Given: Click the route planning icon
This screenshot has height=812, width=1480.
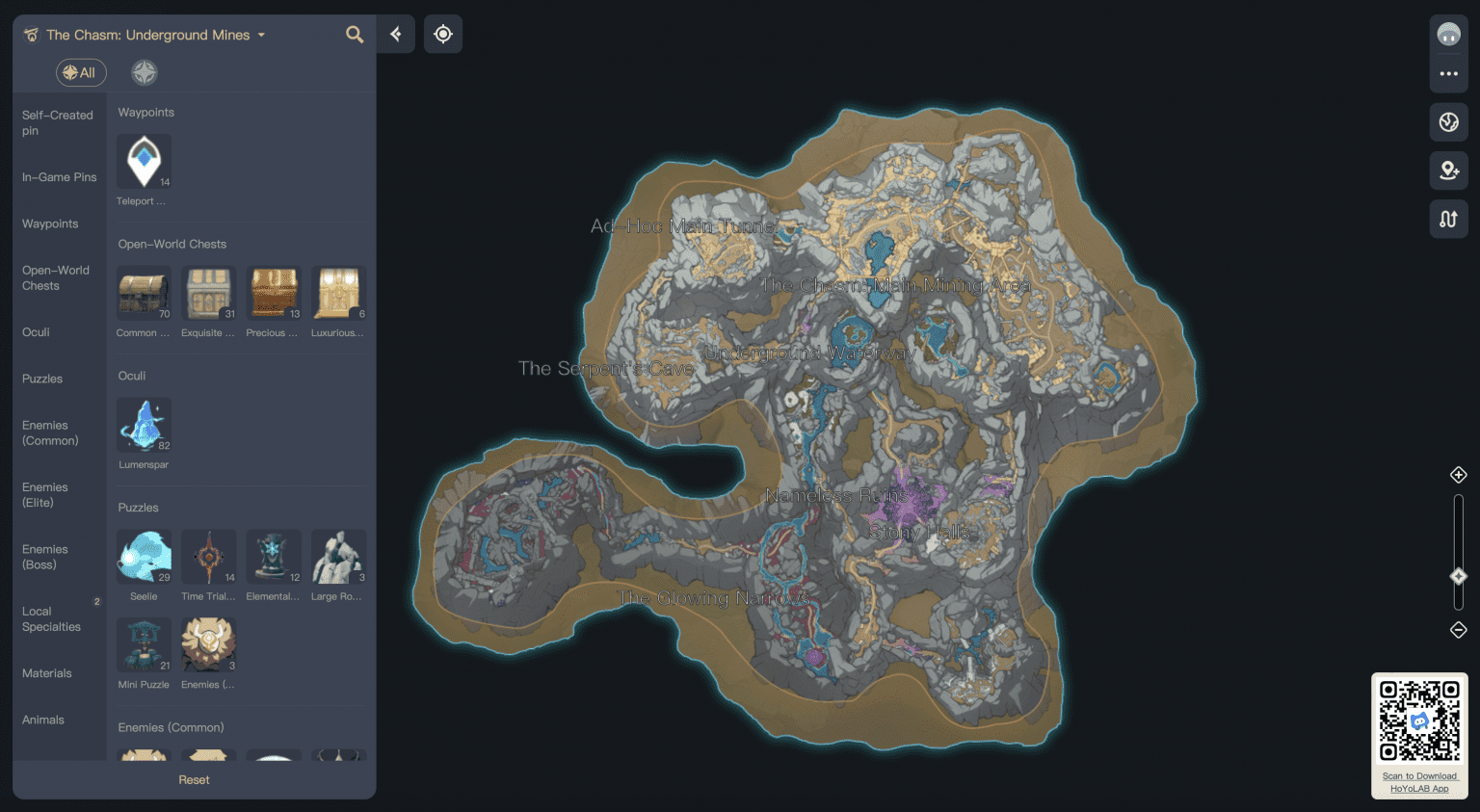Looking at the screenshot, I should click(1448, 219).
